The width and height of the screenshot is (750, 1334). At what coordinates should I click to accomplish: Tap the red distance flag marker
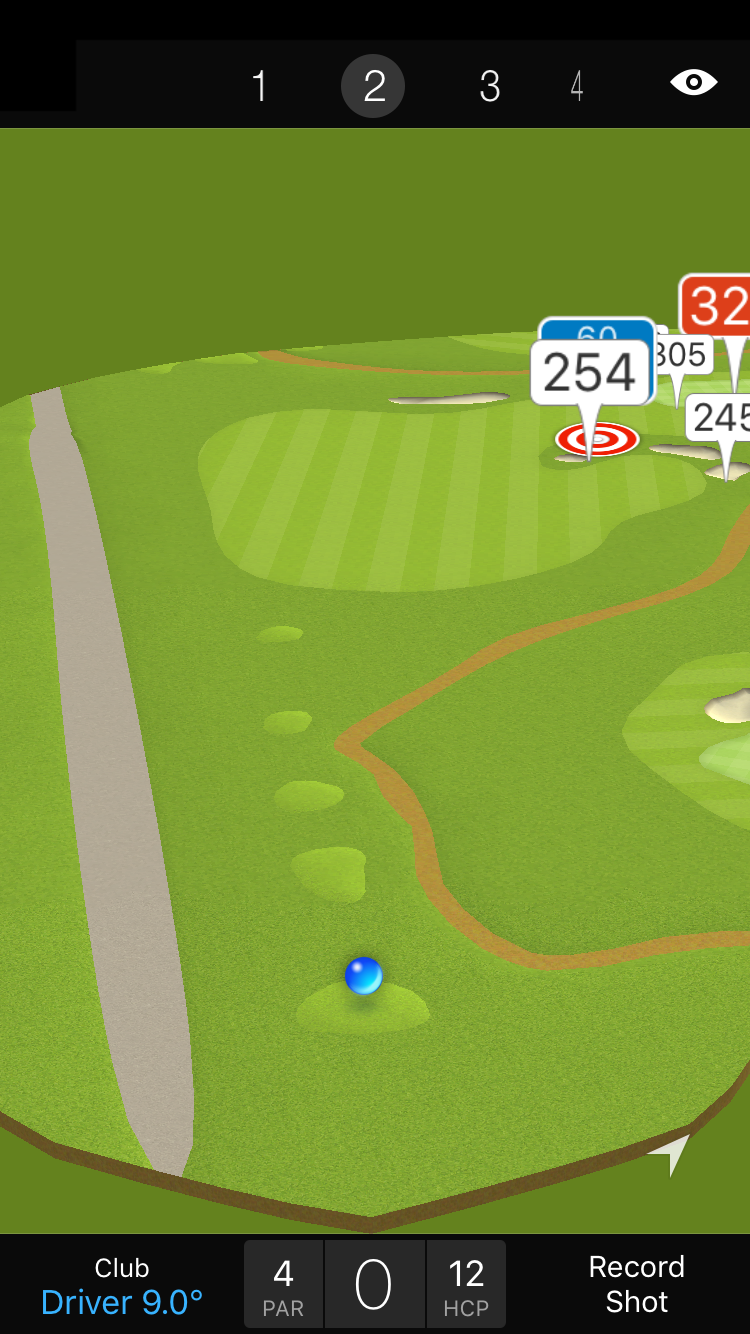[718, 306]
